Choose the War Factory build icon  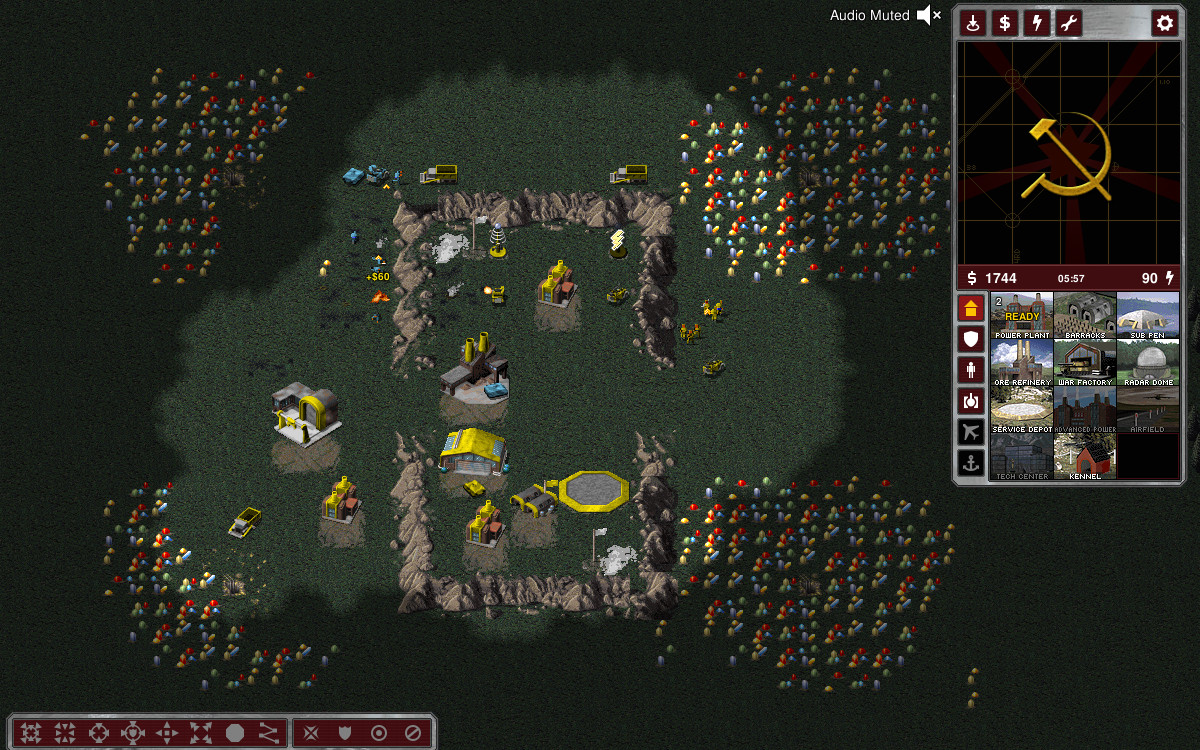click(x=1085, y=363)
